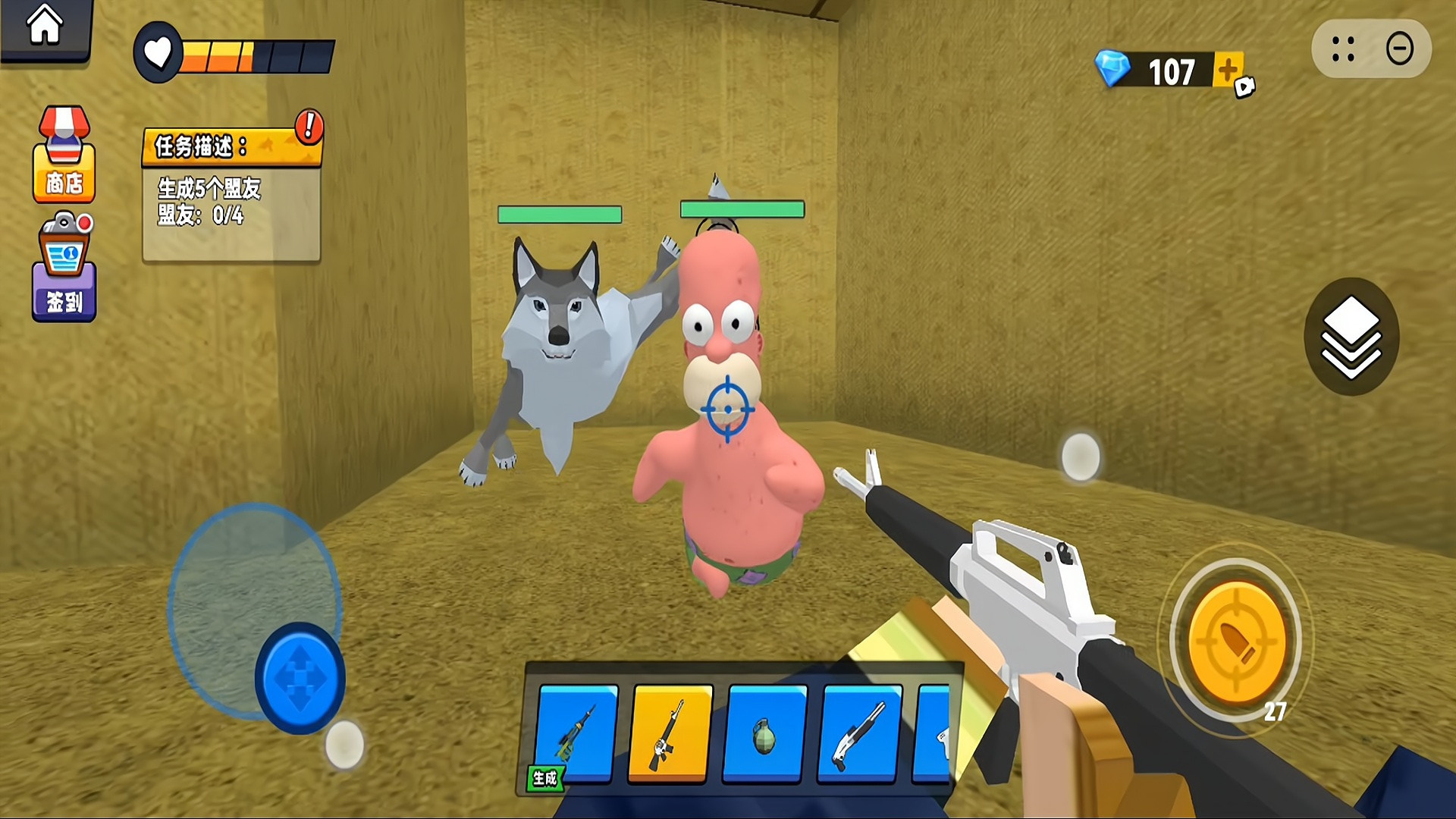Tap the red exclamation mission alert
This screenshot has height=819, width=1456.
309,126
